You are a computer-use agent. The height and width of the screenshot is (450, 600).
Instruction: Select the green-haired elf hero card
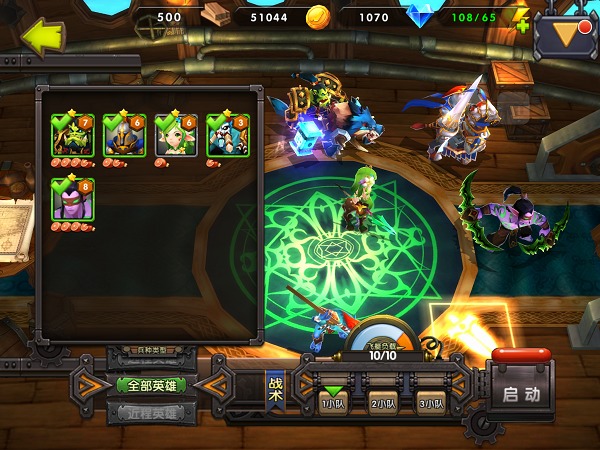coord(175,136)
